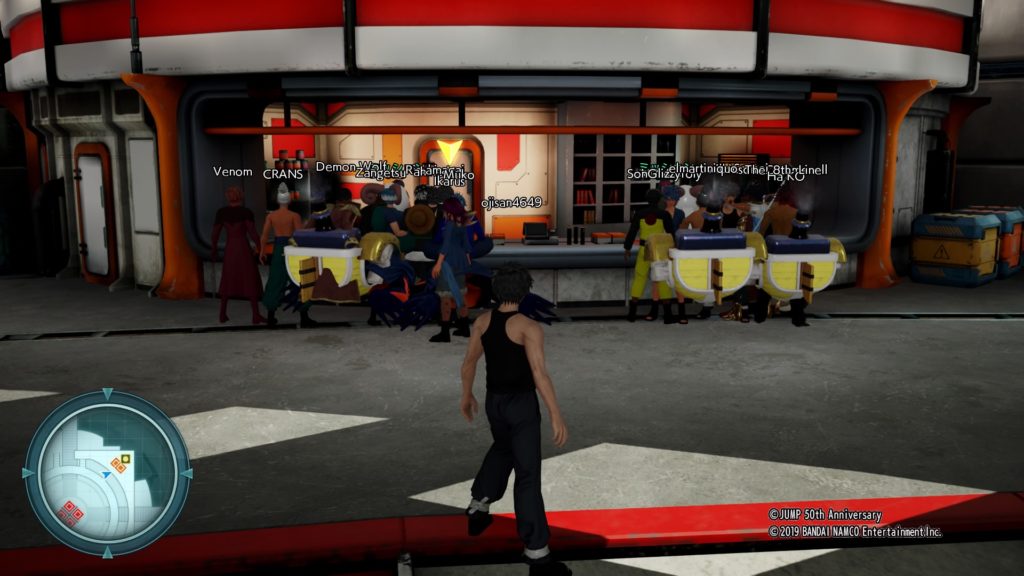
Task: Open the circular minimap
Action: 107,472
